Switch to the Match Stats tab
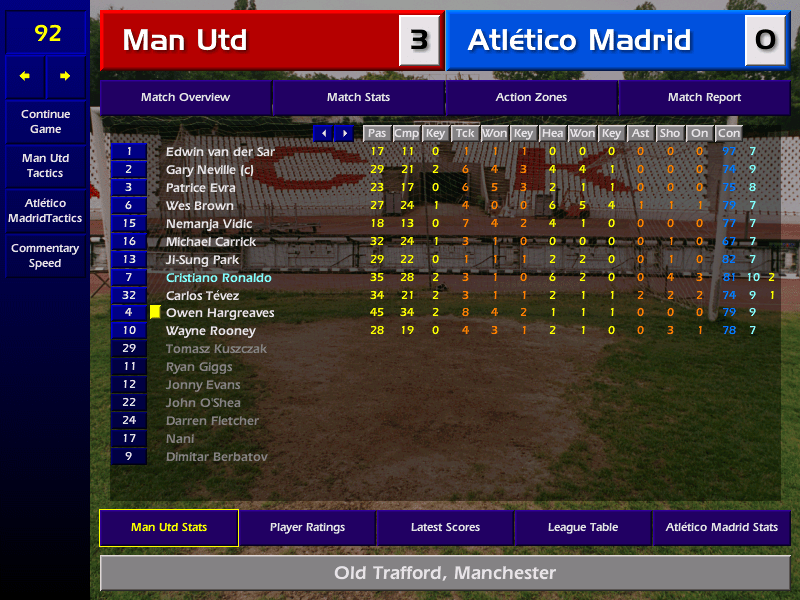800x600 pixels. (x=358, y=97)
